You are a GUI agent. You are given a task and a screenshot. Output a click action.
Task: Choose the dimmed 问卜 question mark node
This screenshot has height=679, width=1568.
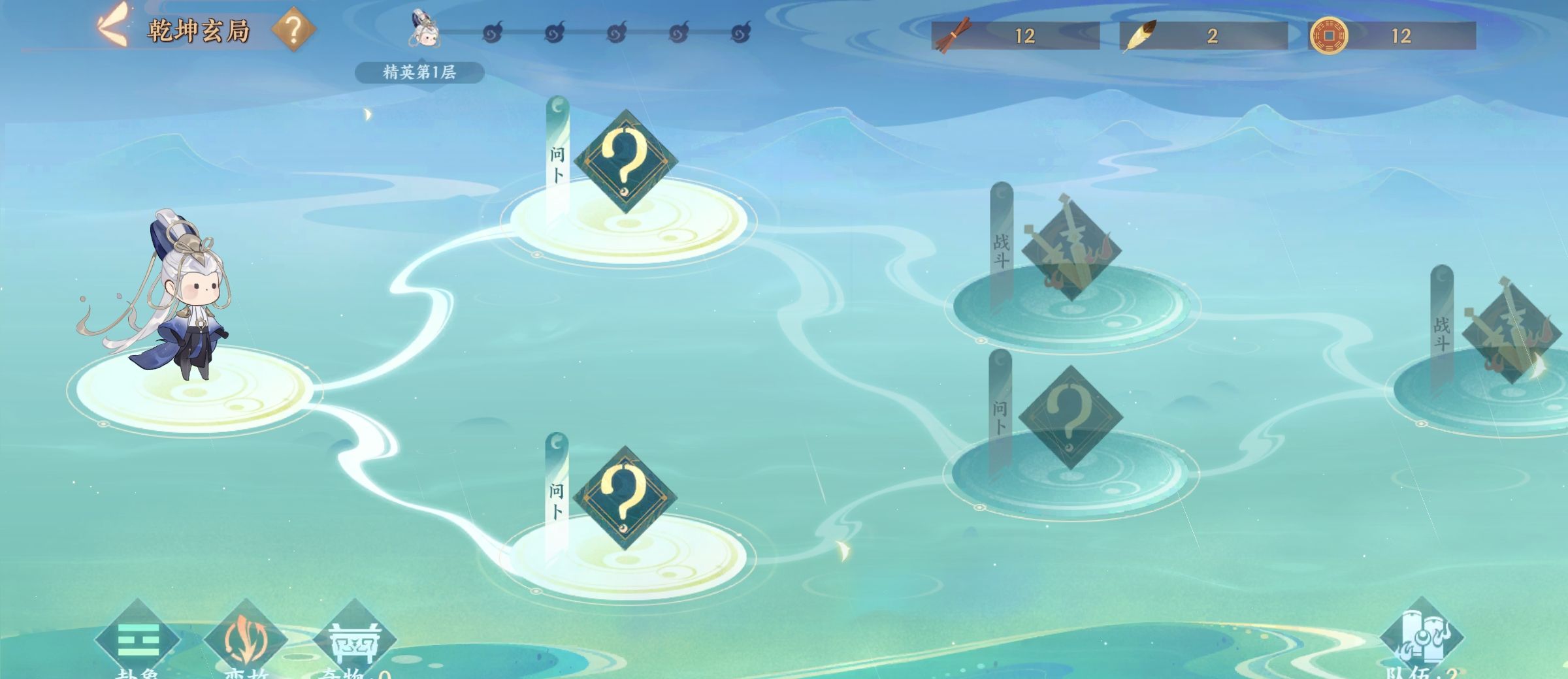(x=1070, y=417)
